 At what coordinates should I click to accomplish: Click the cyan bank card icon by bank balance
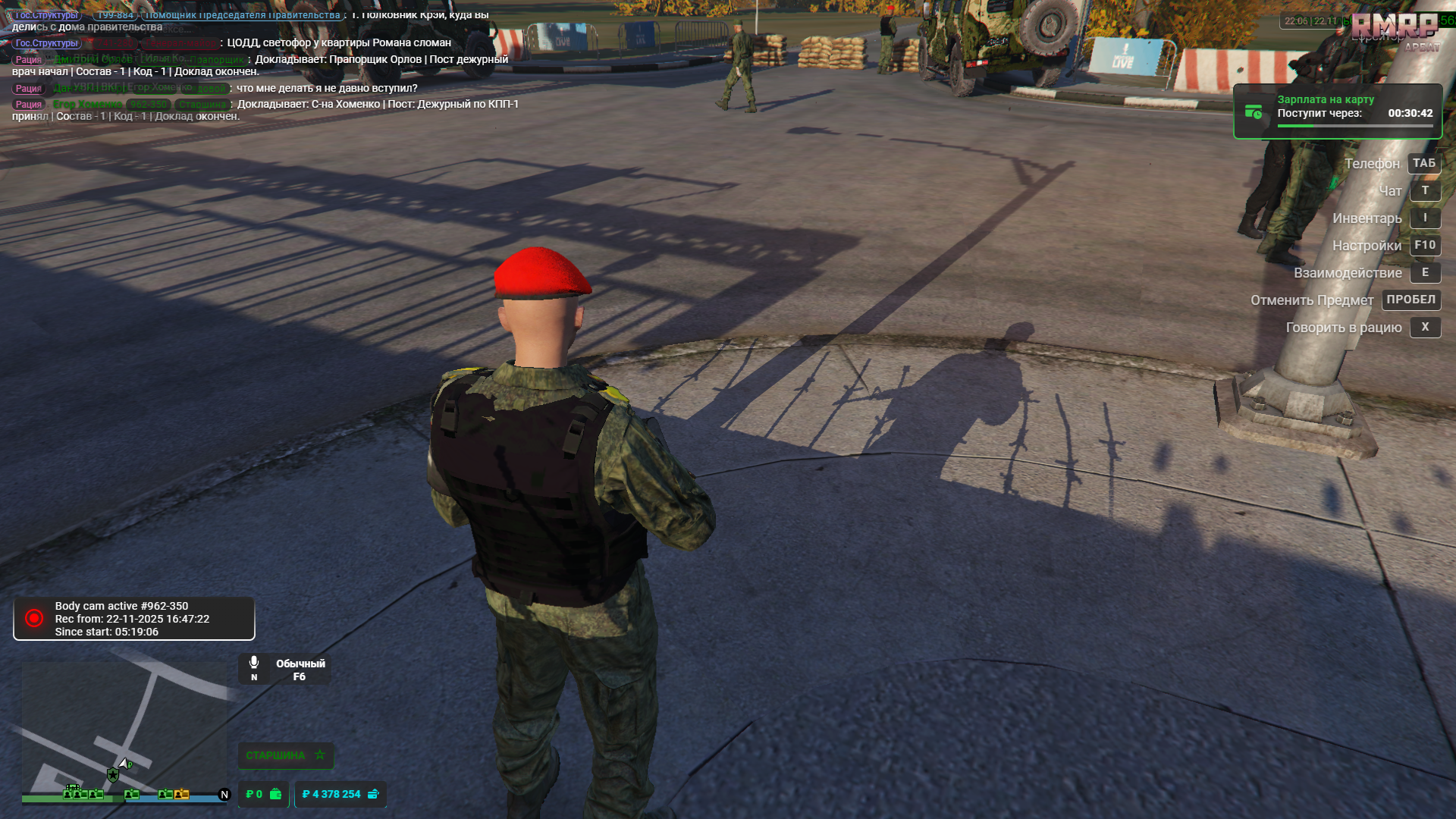coord(372,795)
